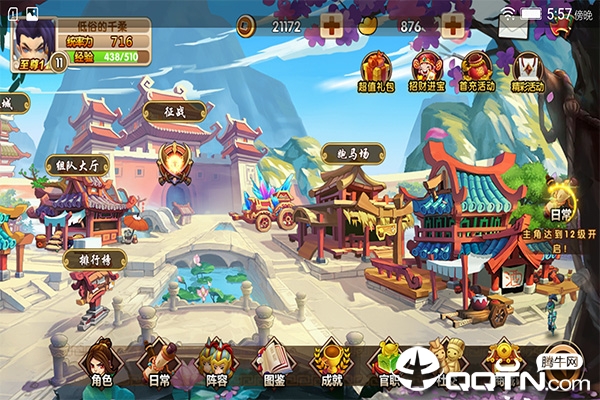
Task: View the 精彩活动 events
Action: (x=526, y=72)
